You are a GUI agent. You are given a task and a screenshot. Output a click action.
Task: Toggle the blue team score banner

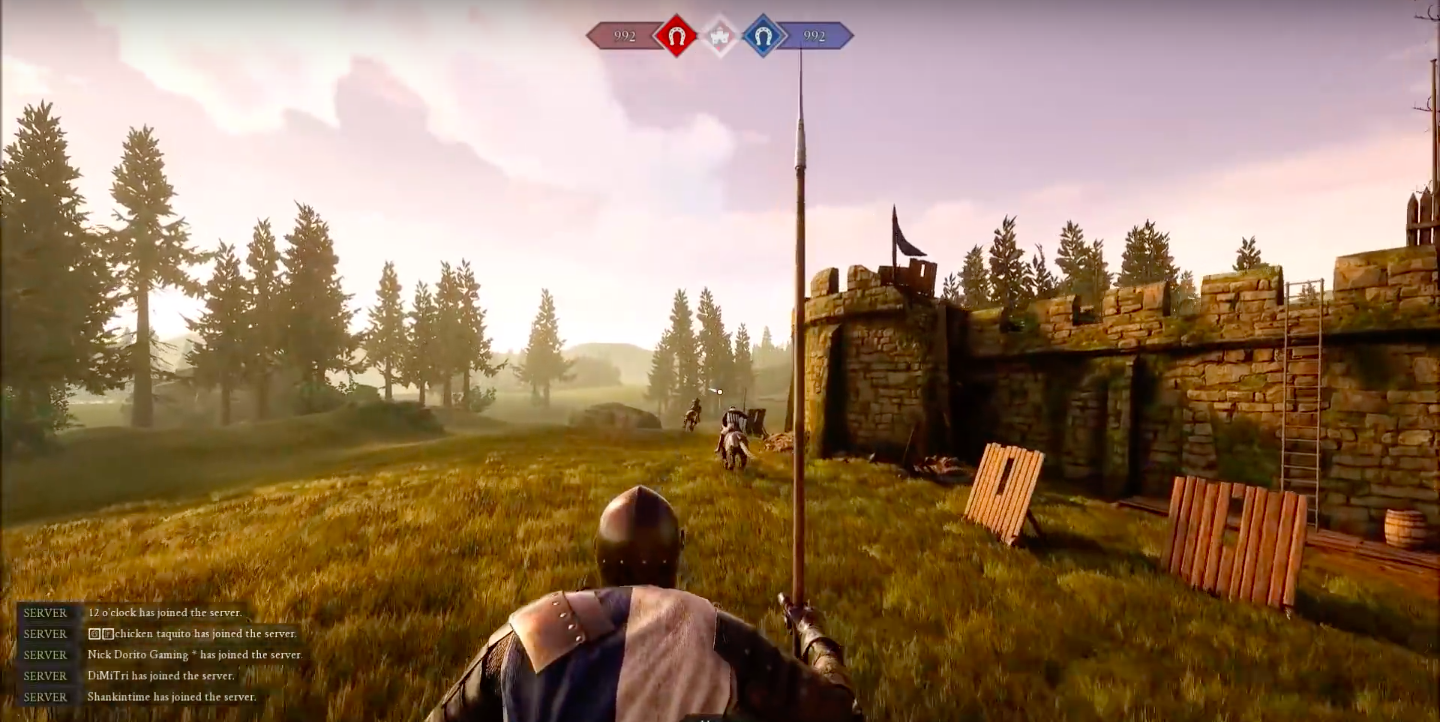click(x=812, y=37)
